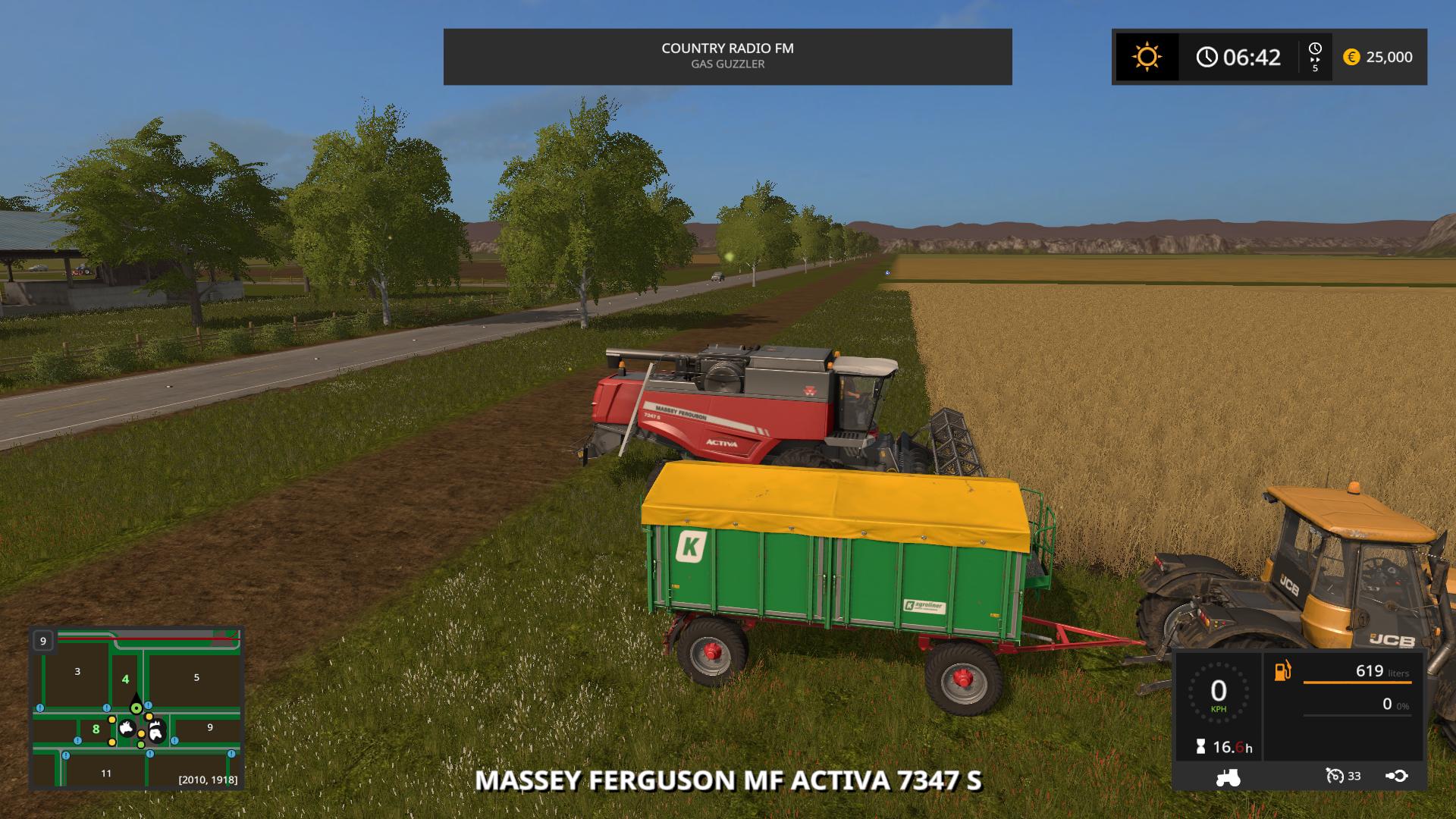The width and height of the screenshot is (1456, 819).
Task: Click the Country Radio FM banner
Action: click(x=727, y=56)
